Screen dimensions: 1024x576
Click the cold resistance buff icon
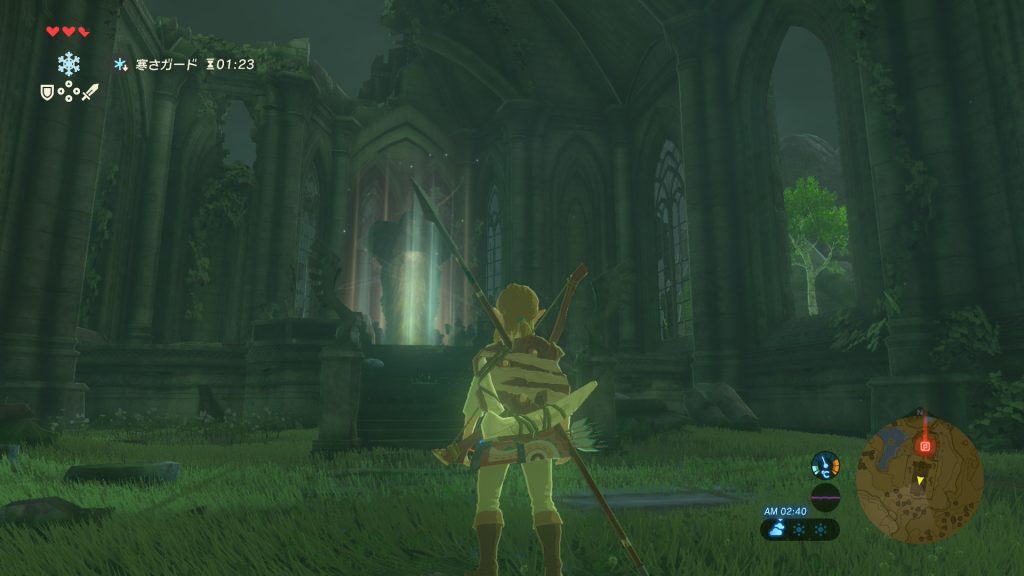coord(121,64)
